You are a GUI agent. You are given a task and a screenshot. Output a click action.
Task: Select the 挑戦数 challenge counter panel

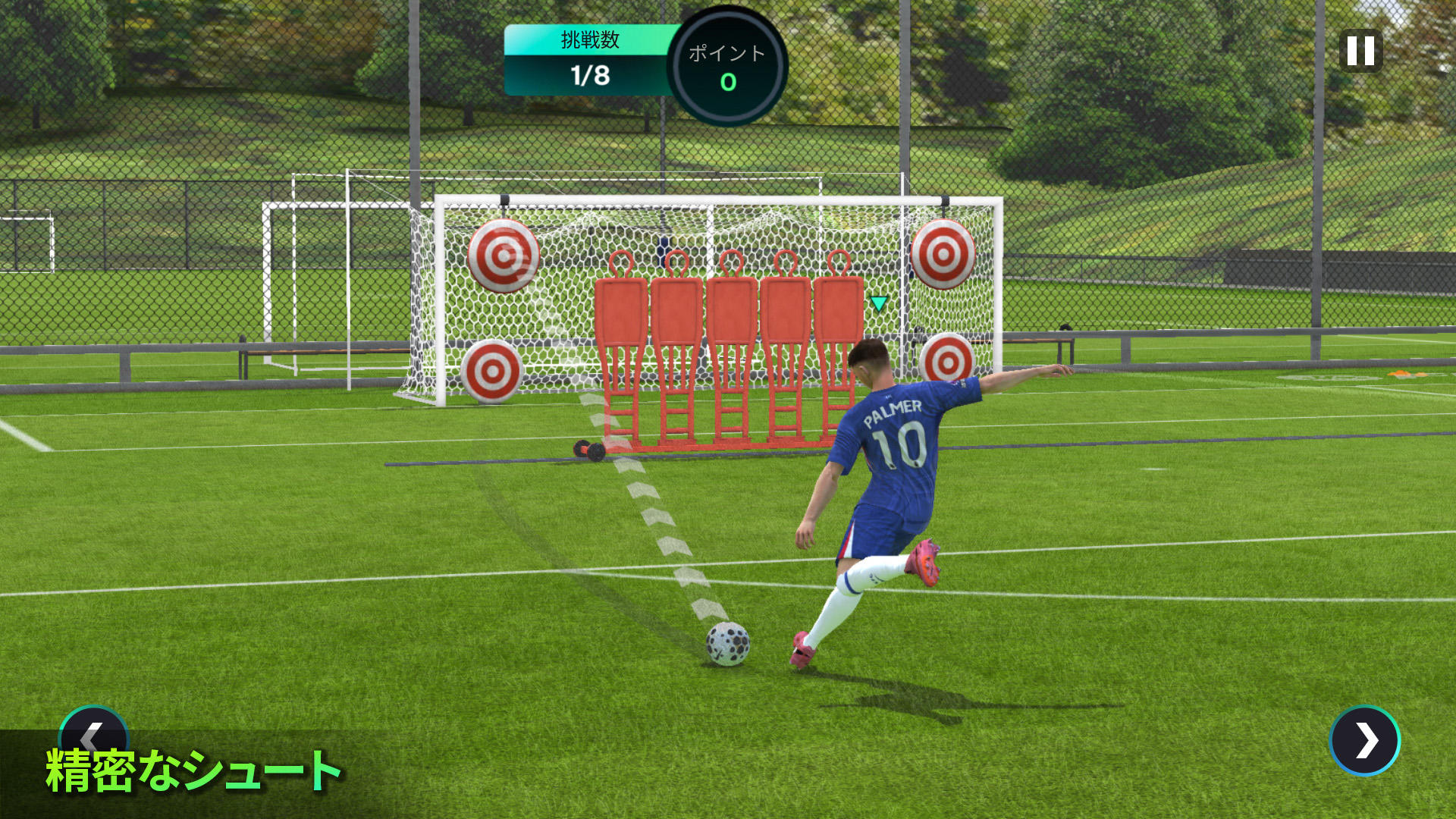[590, 61]
